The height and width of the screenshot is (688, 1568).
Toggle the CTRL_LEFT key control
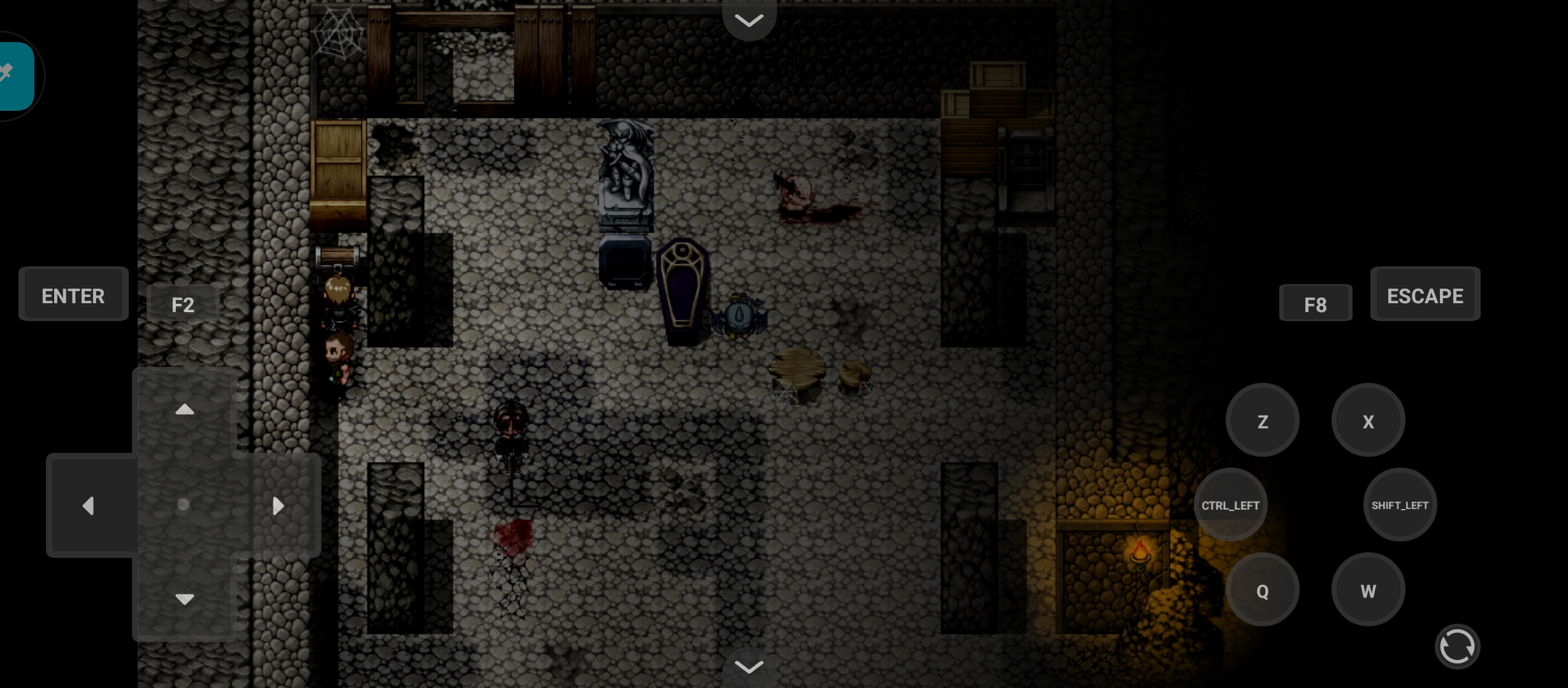[x=1230, y=505]
